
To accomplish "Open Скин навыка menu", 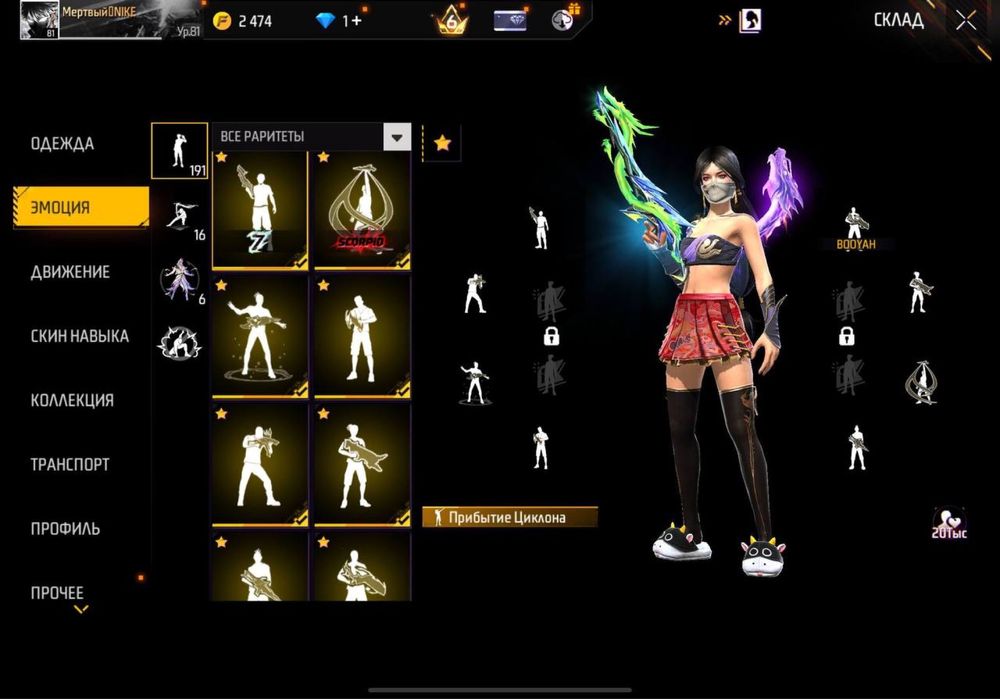I will (x=79, y=336).
